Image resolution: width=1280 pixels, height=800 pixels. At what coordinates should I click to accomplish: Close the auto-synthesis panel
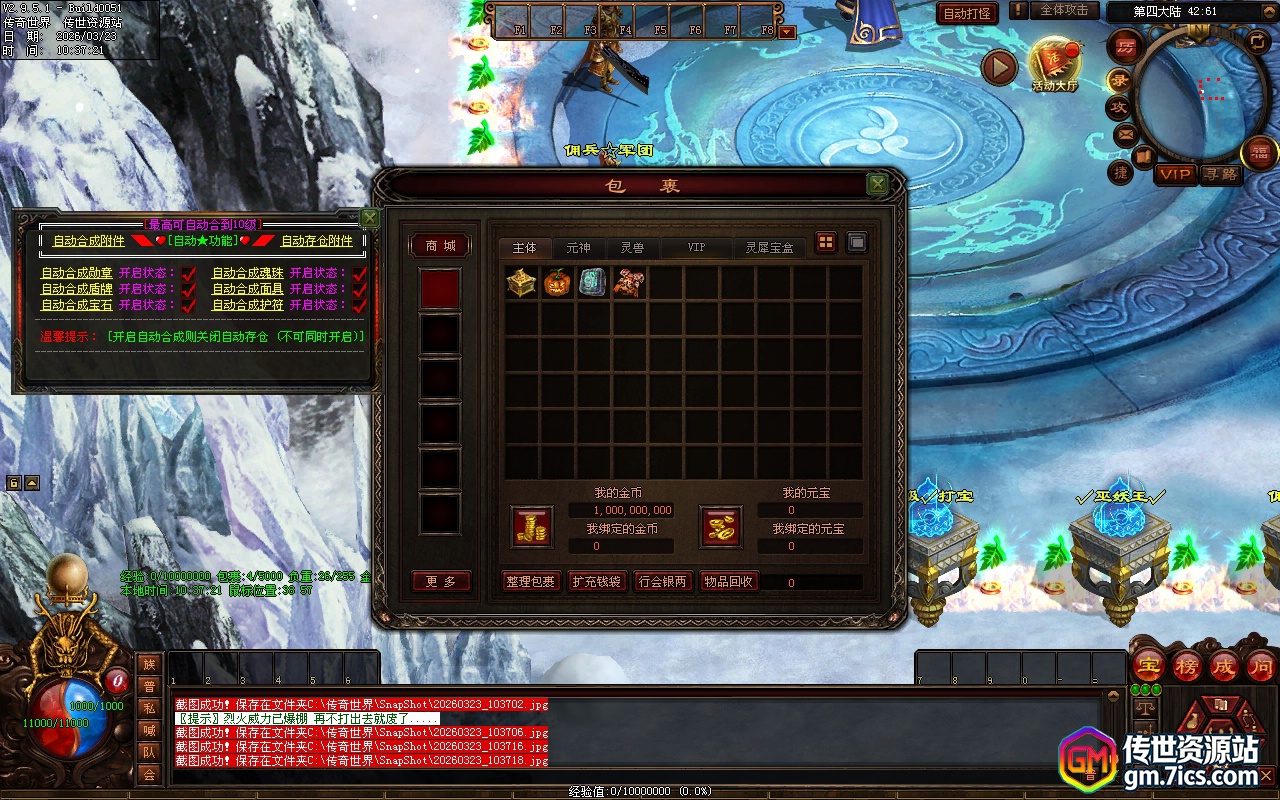[x=369, y=217]
